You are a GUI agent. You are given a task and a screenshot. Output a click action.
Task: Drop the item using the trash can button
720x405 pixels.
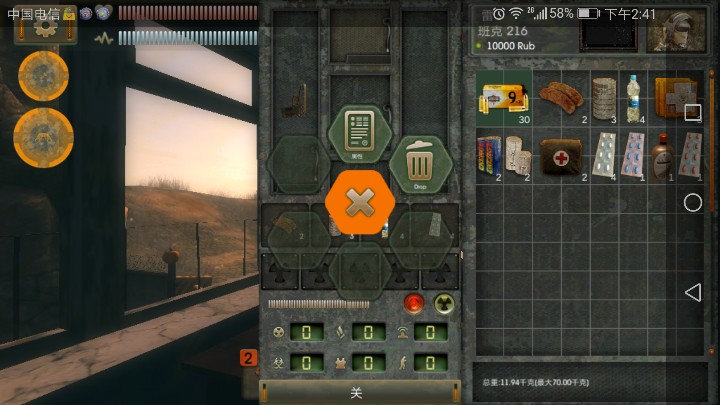[x=420, y=163]
